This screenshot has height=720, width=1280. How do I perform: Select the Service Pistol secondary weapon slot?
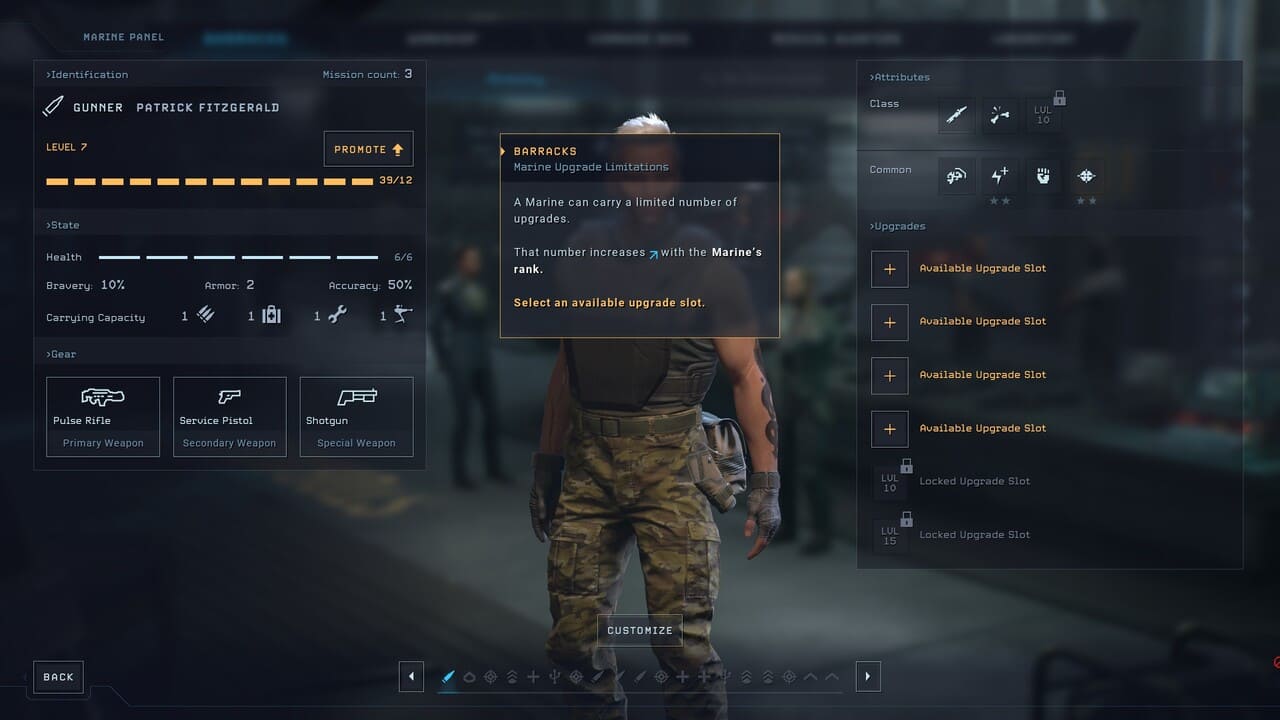(229, 416)
